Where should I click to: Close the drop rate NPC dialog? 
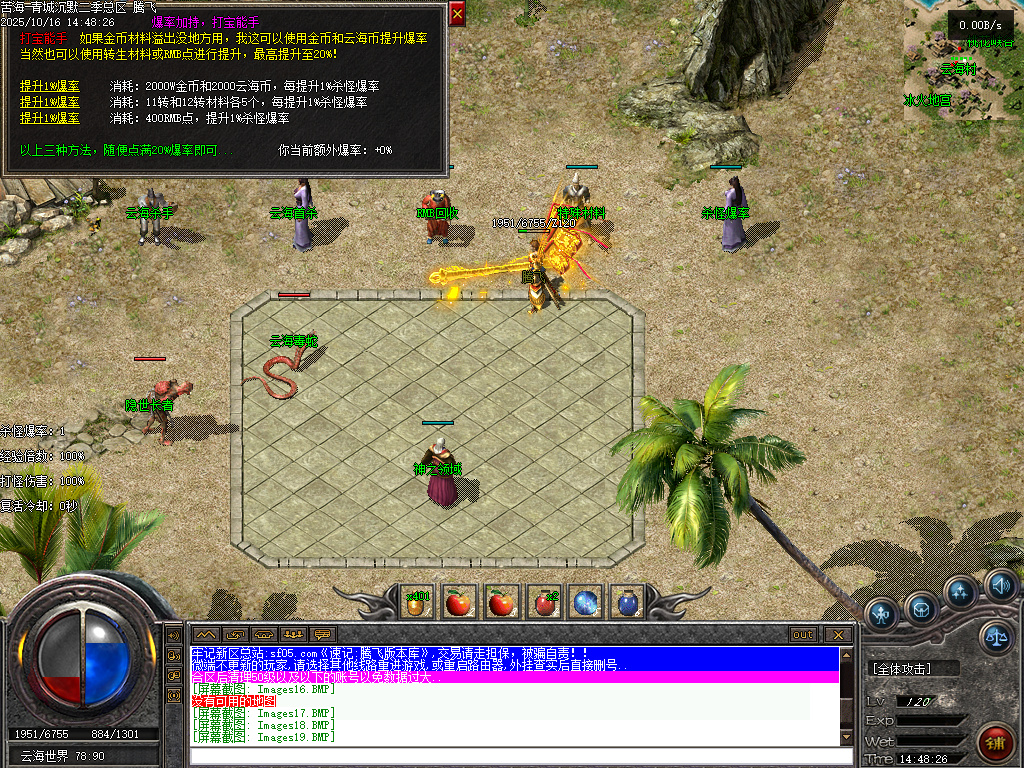457,14
